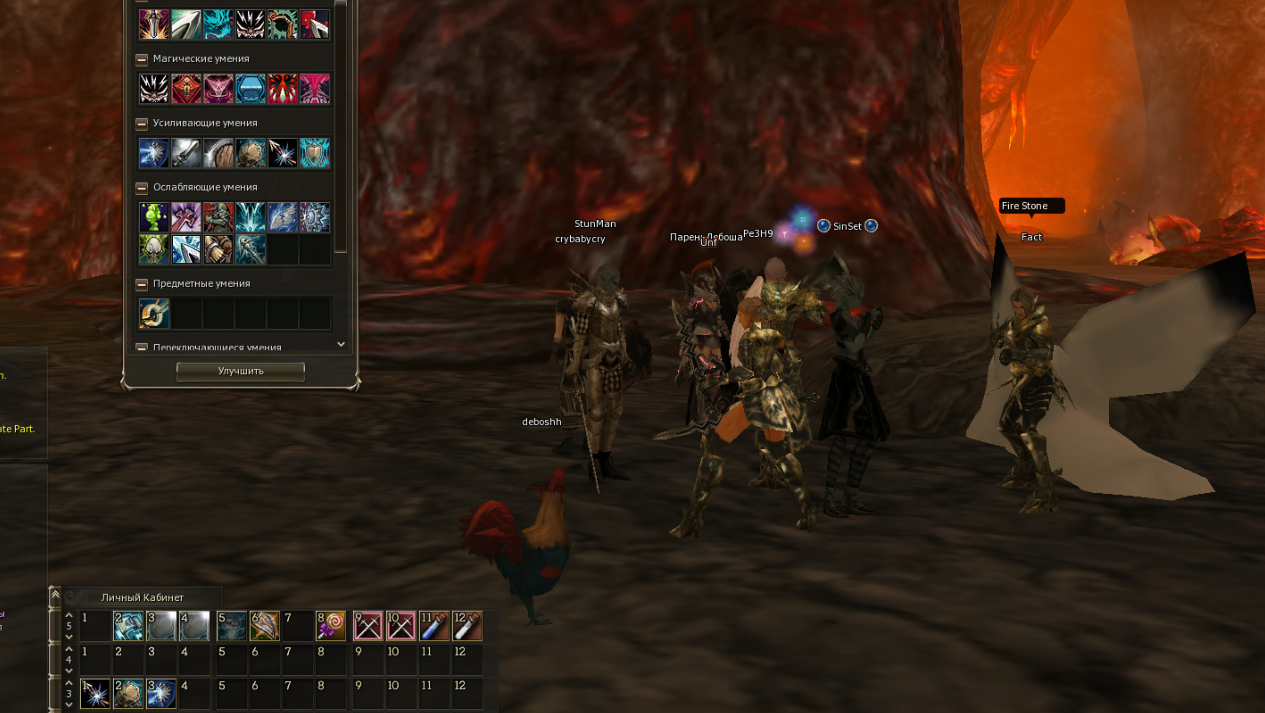Use the blue potion in hotbar slot 11
The height and width of the screenshot is (713, 1265).
click(x=434, y=626)
